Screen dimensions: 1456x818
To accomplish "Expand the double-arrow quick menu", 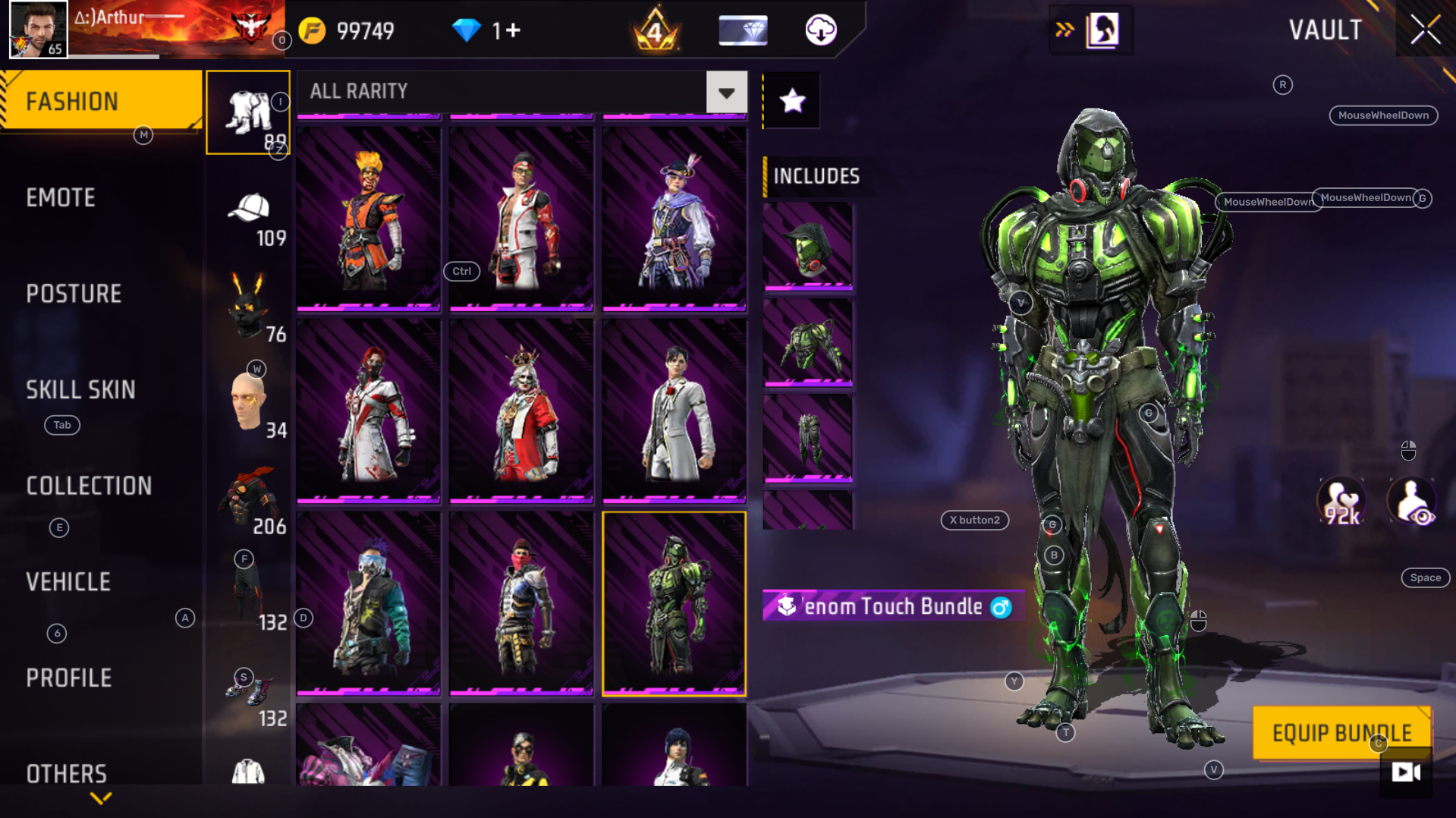I will pos(1065,30).
